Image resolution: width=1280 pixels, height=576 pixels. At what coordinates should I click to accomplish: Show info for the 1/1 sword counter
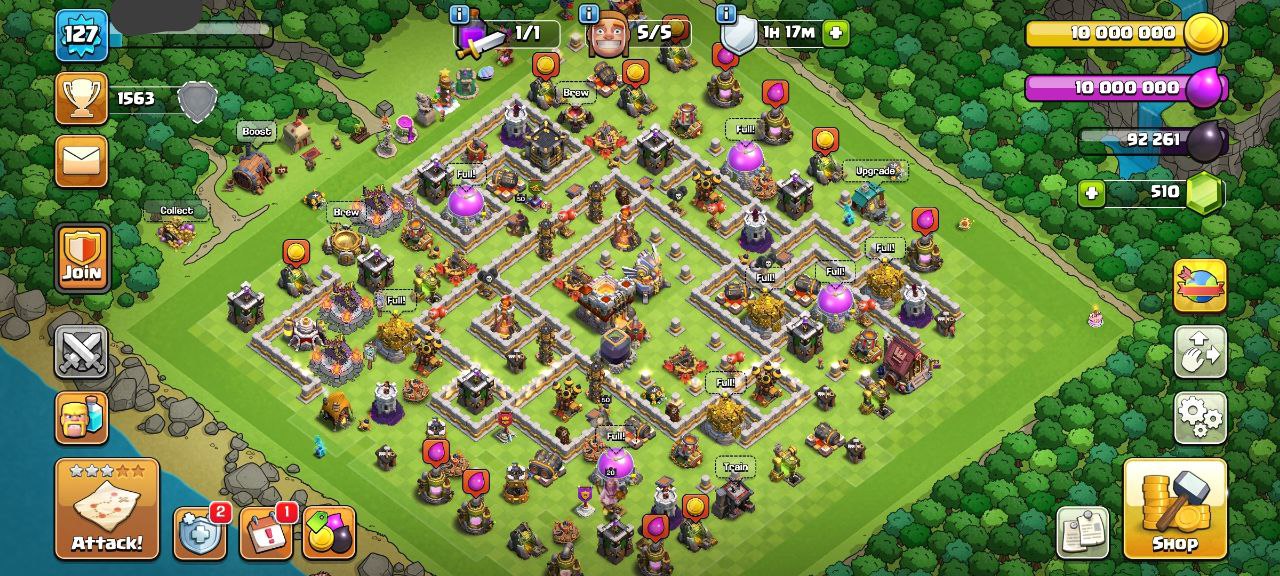click(460, 14)
